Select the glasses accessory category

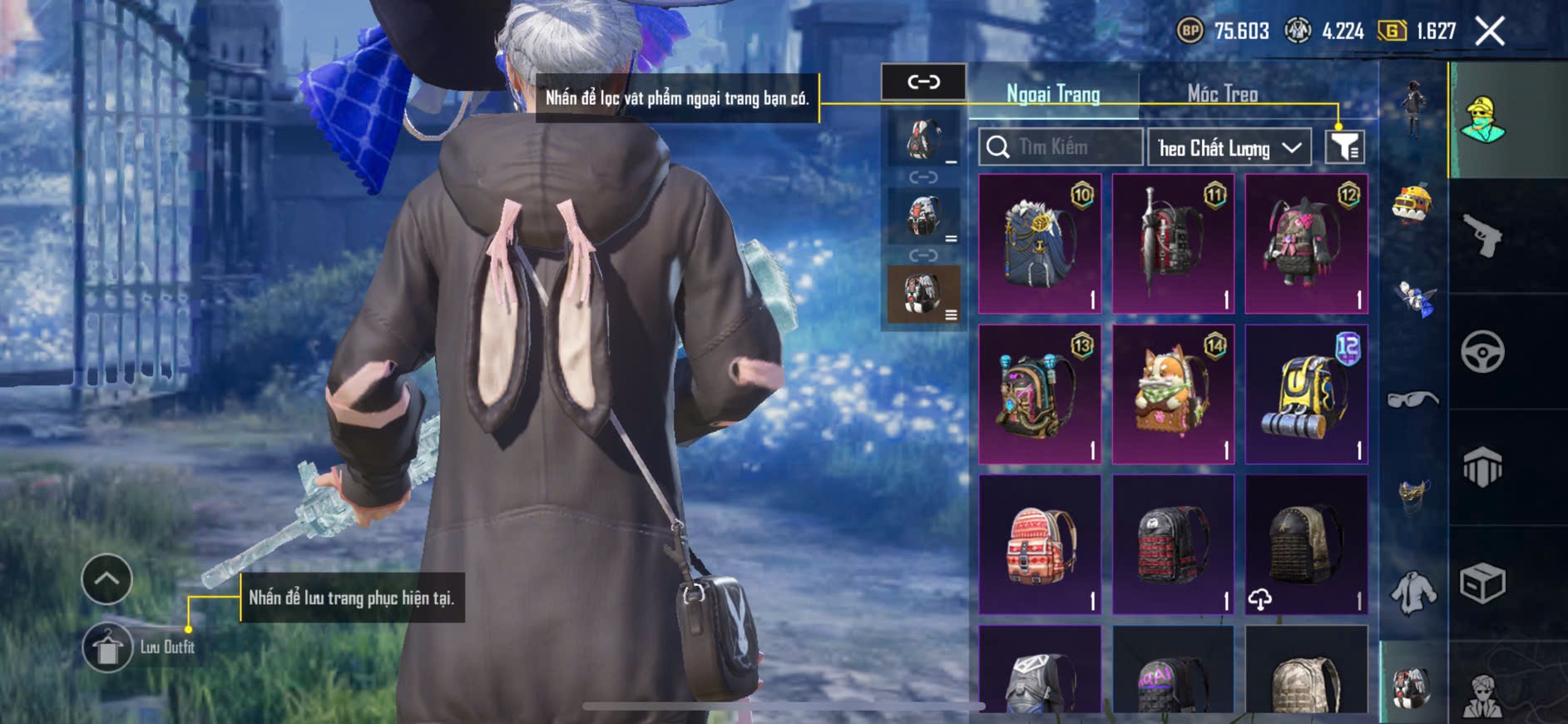pos(1412,400)
